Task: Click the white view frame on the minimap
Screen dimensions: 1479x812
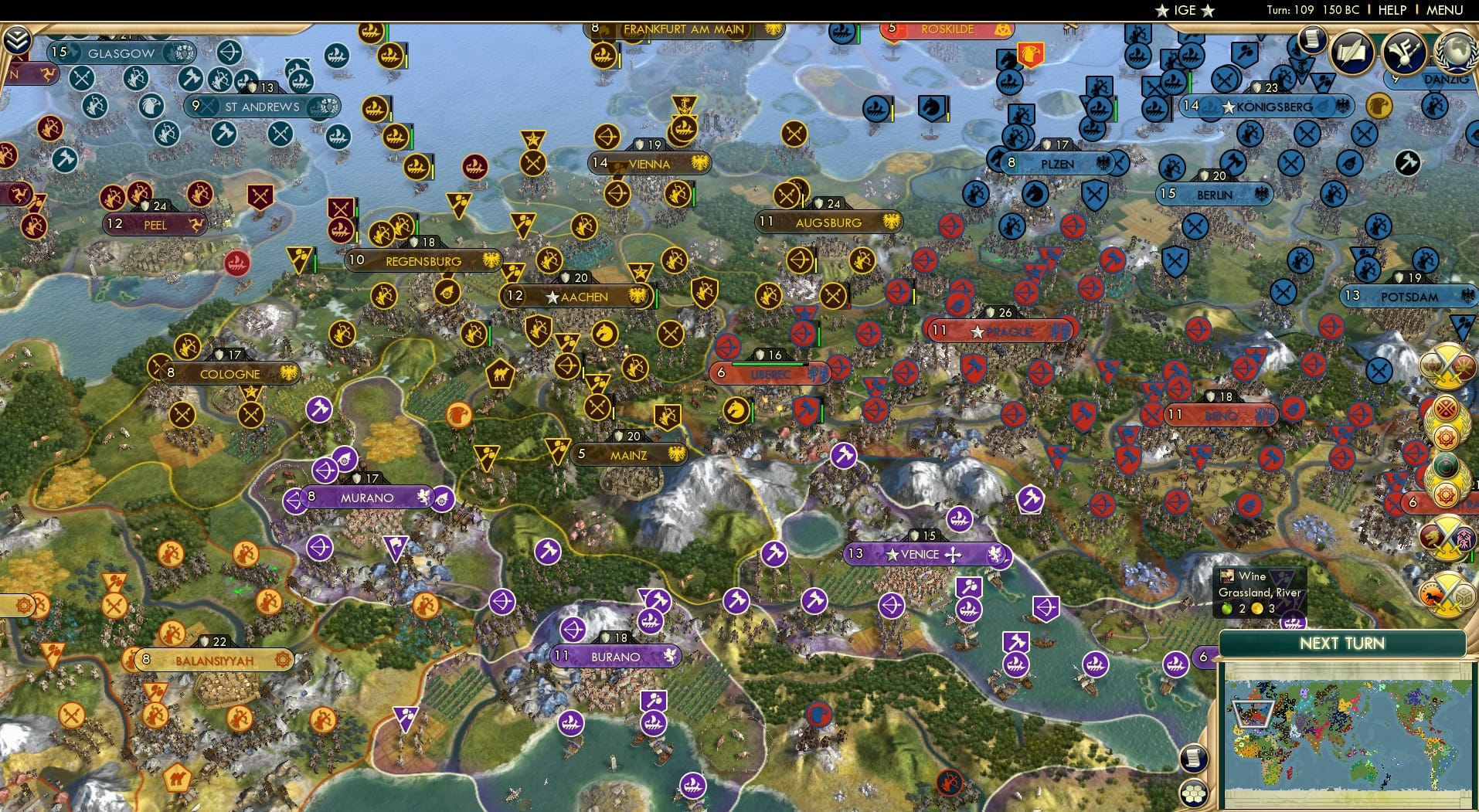Action: tap(1253, 714)
